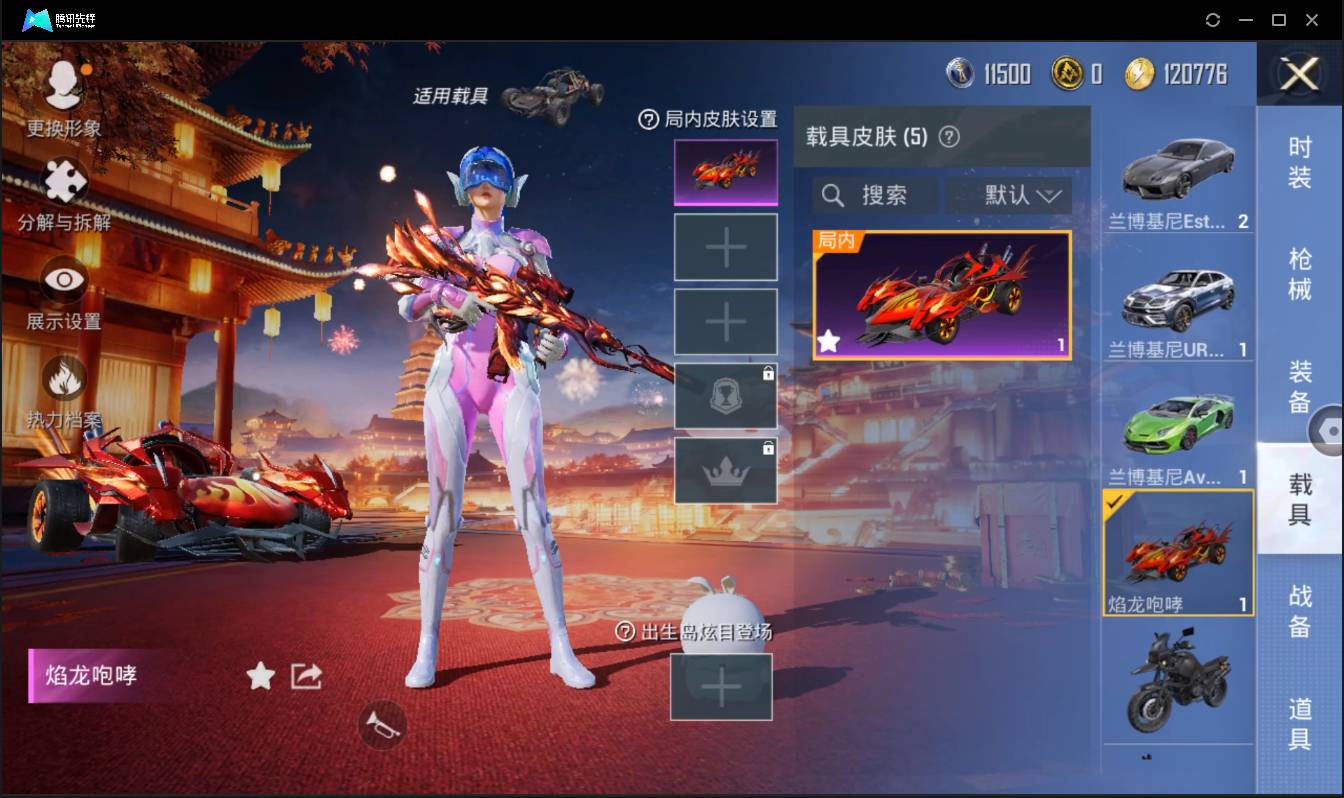Click the share icon beside 焰龙咆哮
The image size is (1344, 798).
coord(305,677)
